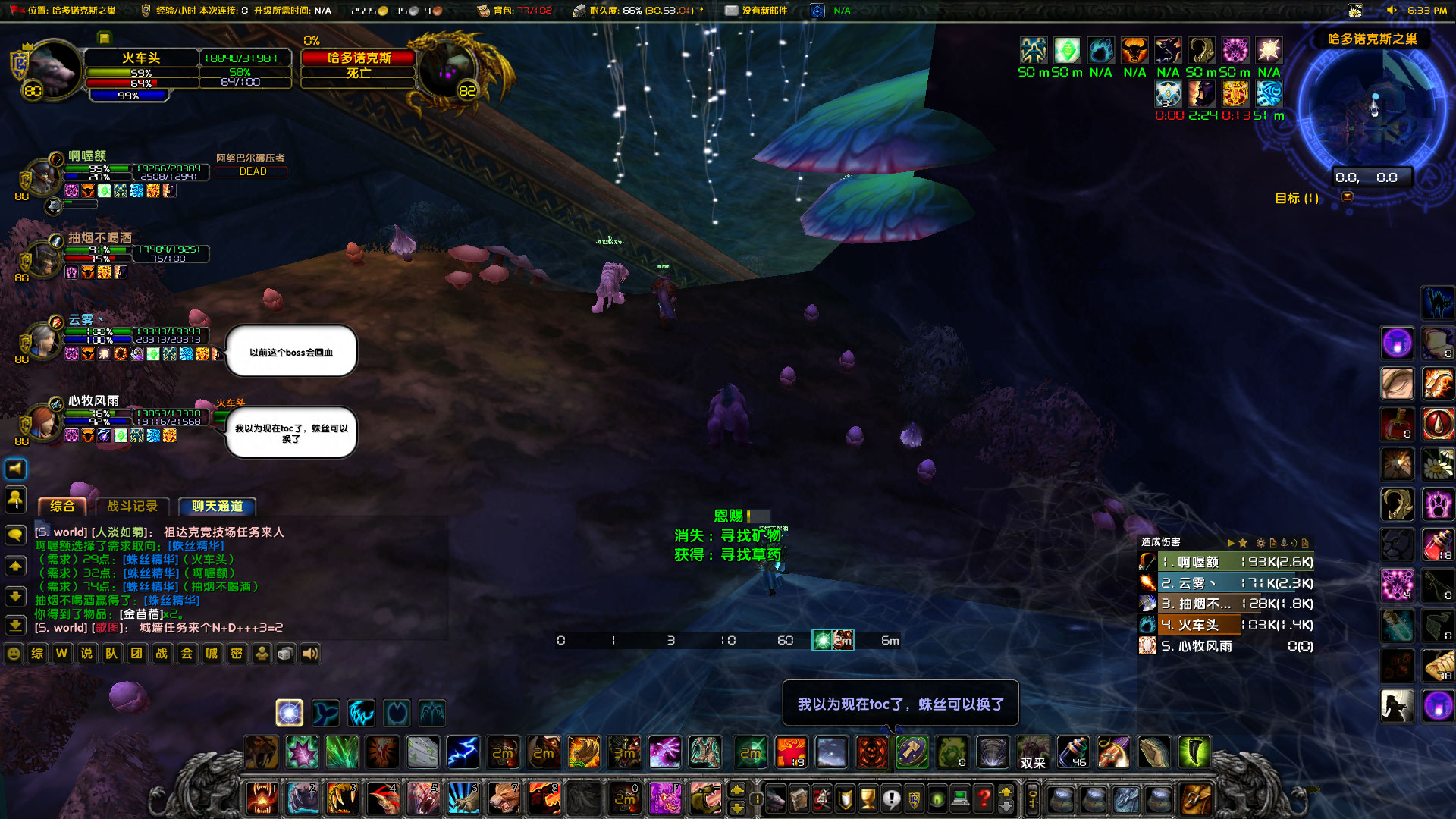Click the mail icon showing 没有新邮件
Viewport: 1456px width, 819px height.
(x=730, y=11)
